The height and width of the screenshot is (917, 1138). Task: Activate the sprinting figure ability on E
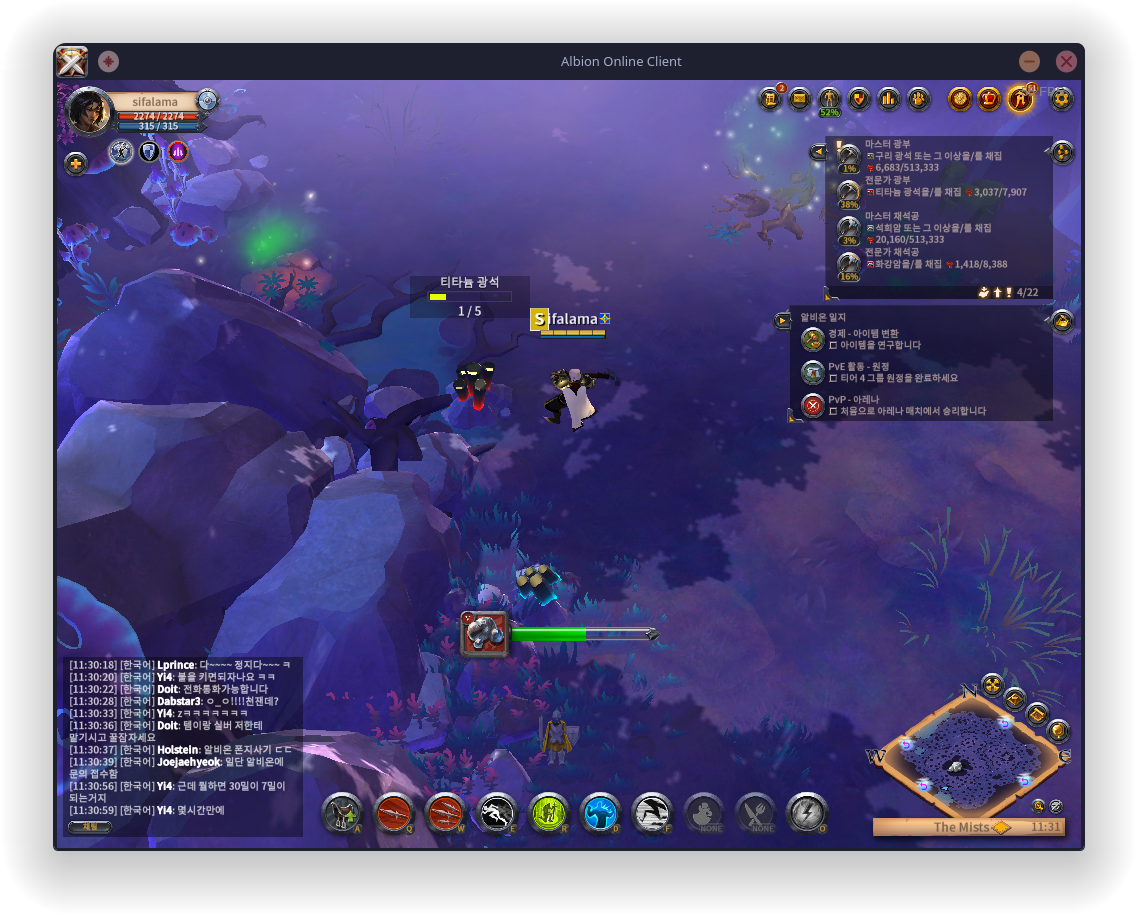click(497, 813)
